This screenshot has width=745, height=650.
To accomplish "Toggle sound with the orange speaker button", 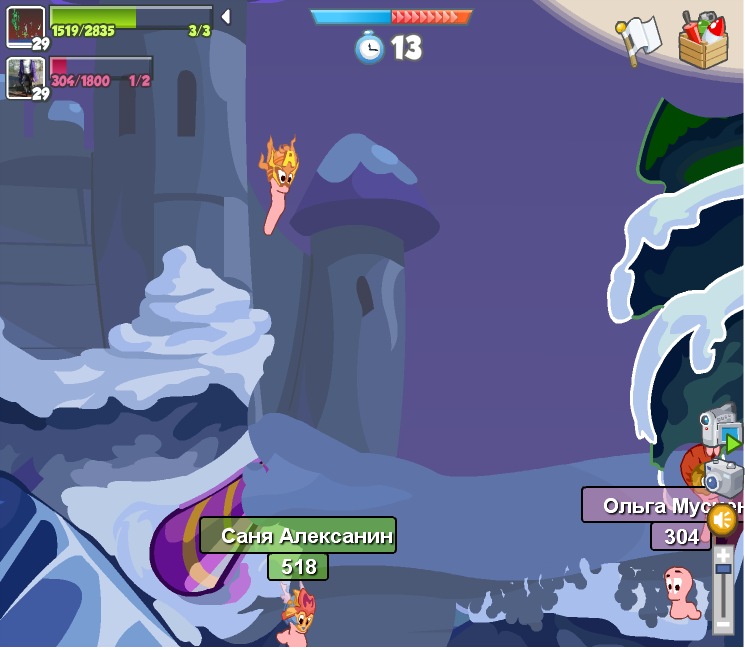I will pyautogui.click(x=722, y=520).
